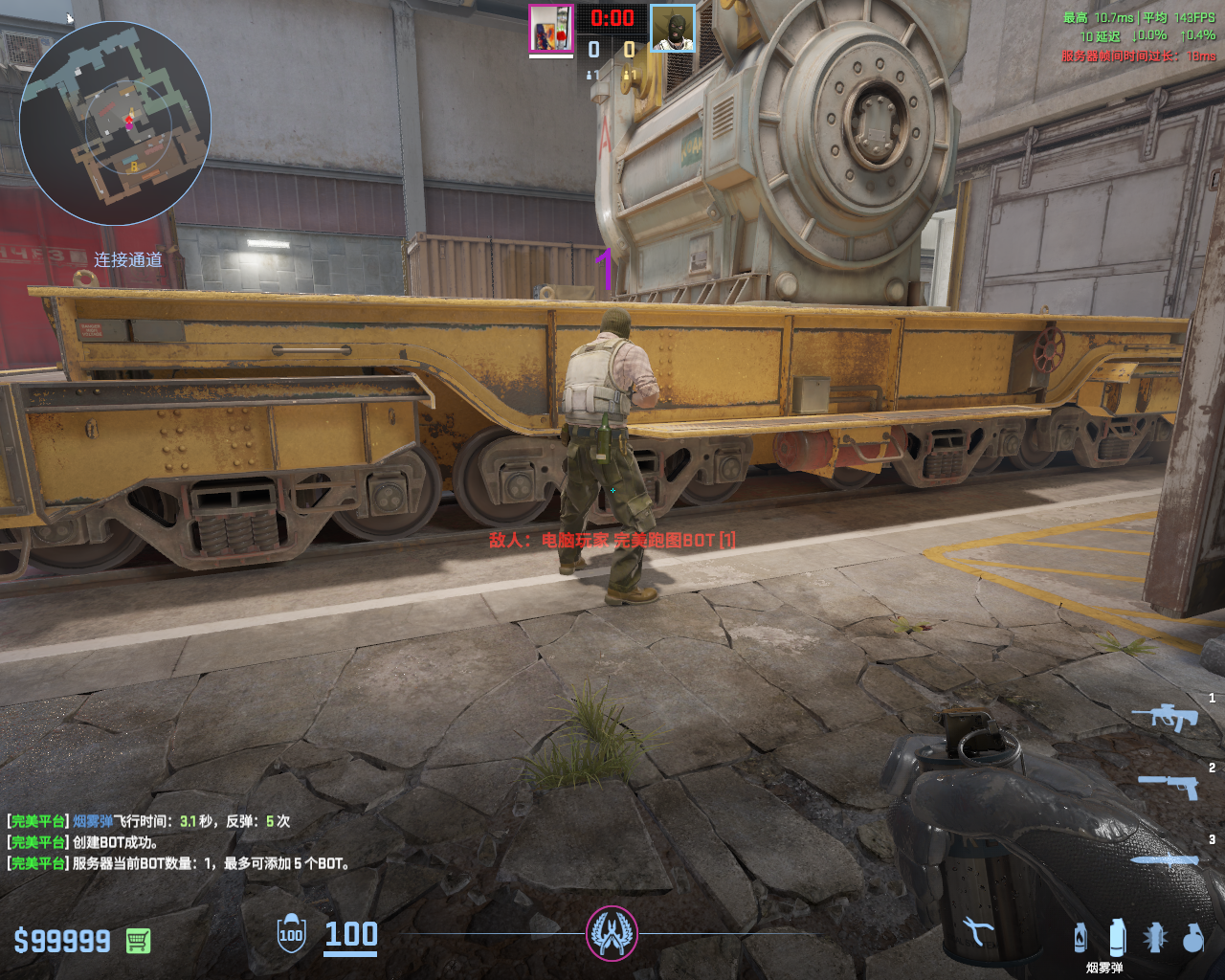Click the defuse kit pliers icon
Screen dimensions: 1225x980
click(x=977, y=930)
